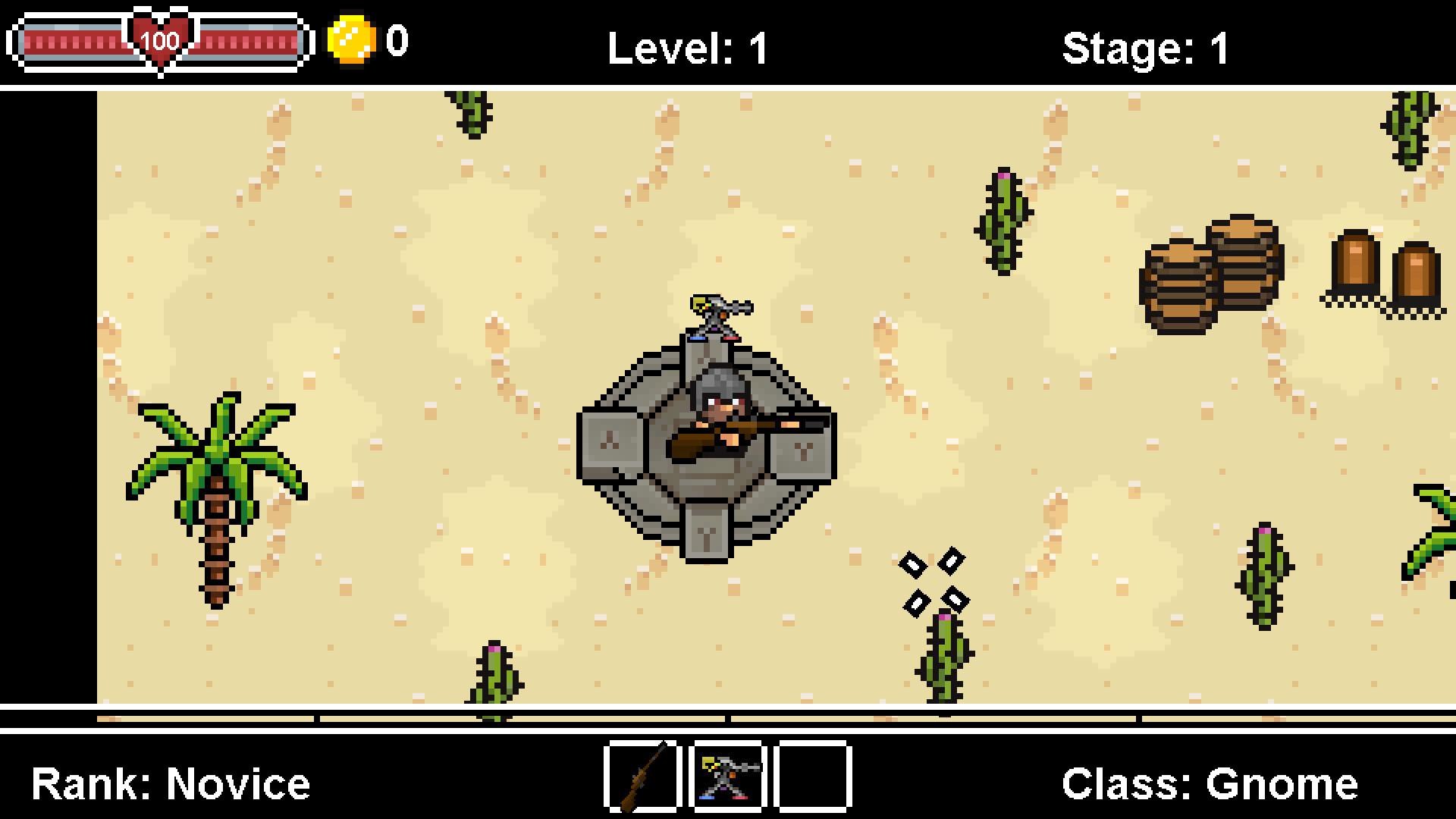
Task: Toggle the right Y pad on the stone platform
Action: tap(800, 455)
